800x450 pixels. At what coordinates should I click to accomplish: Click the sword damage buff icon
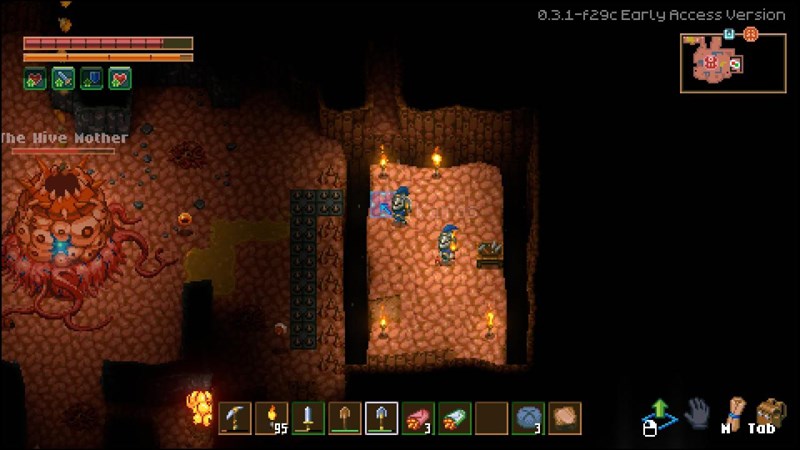coord(63,79)
